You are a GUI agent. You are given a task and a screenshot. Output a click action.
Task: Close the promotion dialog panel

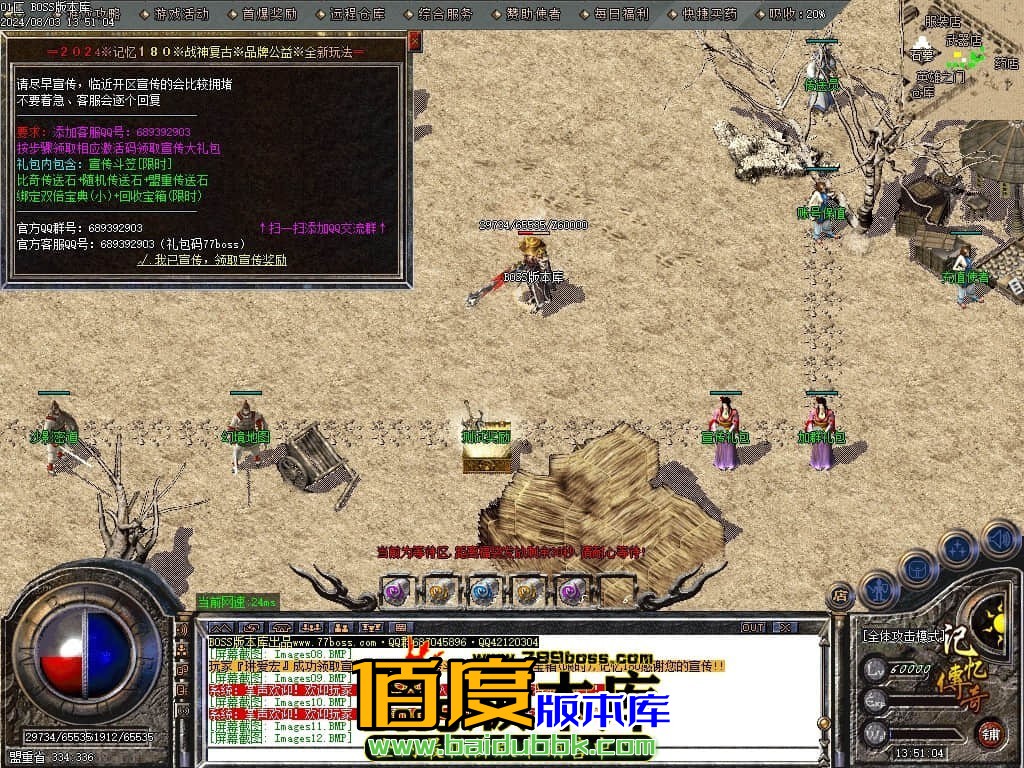(x=415, y=41)
